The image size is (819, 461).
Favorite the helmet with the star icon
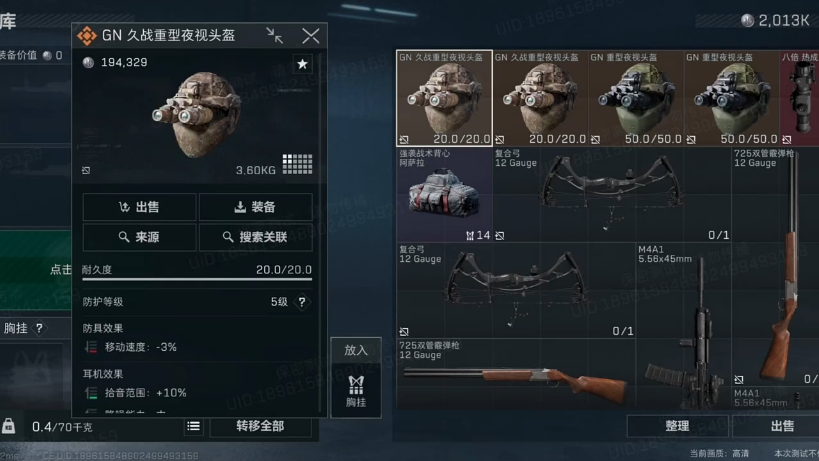[x=302, y=64]
